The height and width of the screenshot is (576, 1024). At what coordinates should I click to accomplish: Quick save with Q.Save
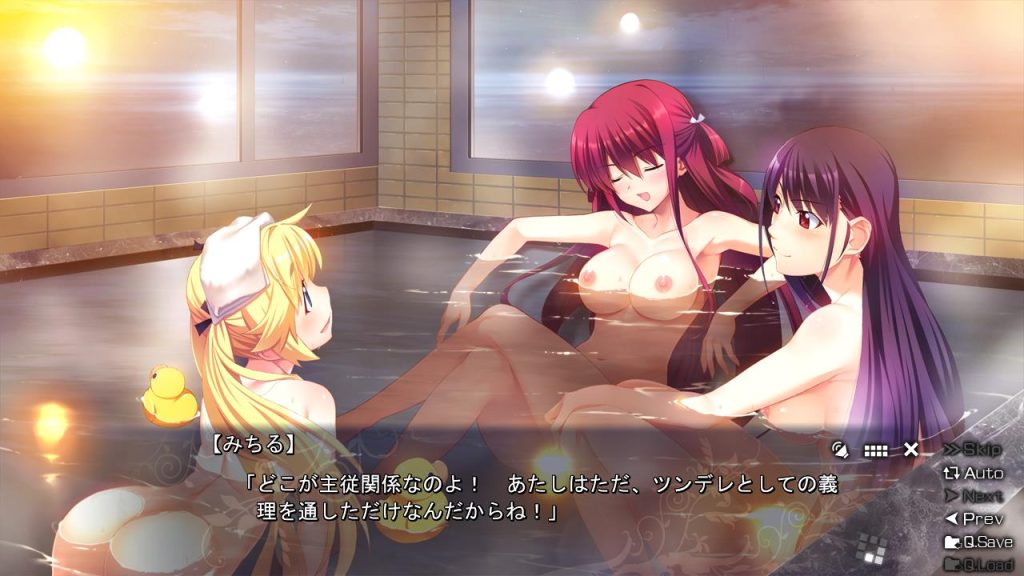[x=978, y=542]
